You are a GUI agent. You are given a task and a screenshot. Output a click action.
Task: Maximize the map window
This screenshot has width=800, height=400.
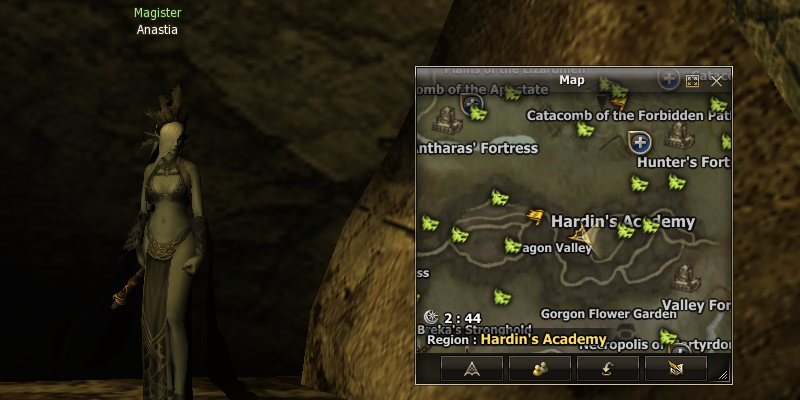(692, 80)
